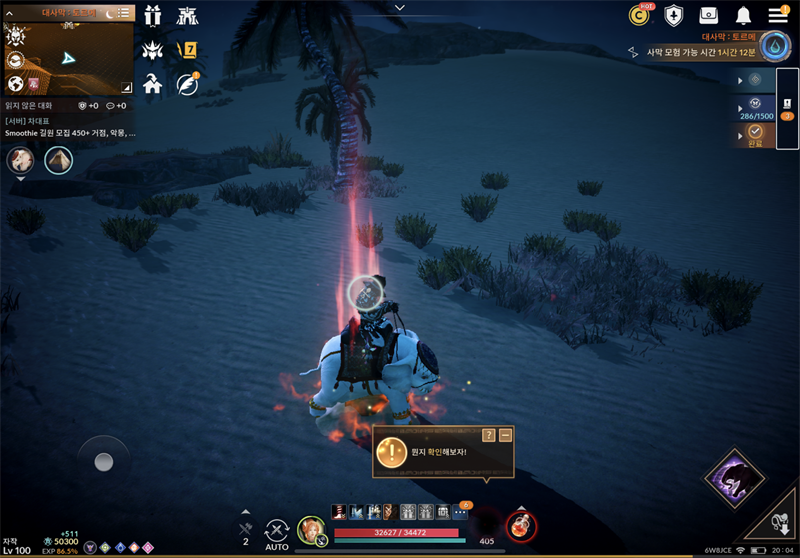Open the inventory bag icon
800x558 pixels.
pos(708,15)
